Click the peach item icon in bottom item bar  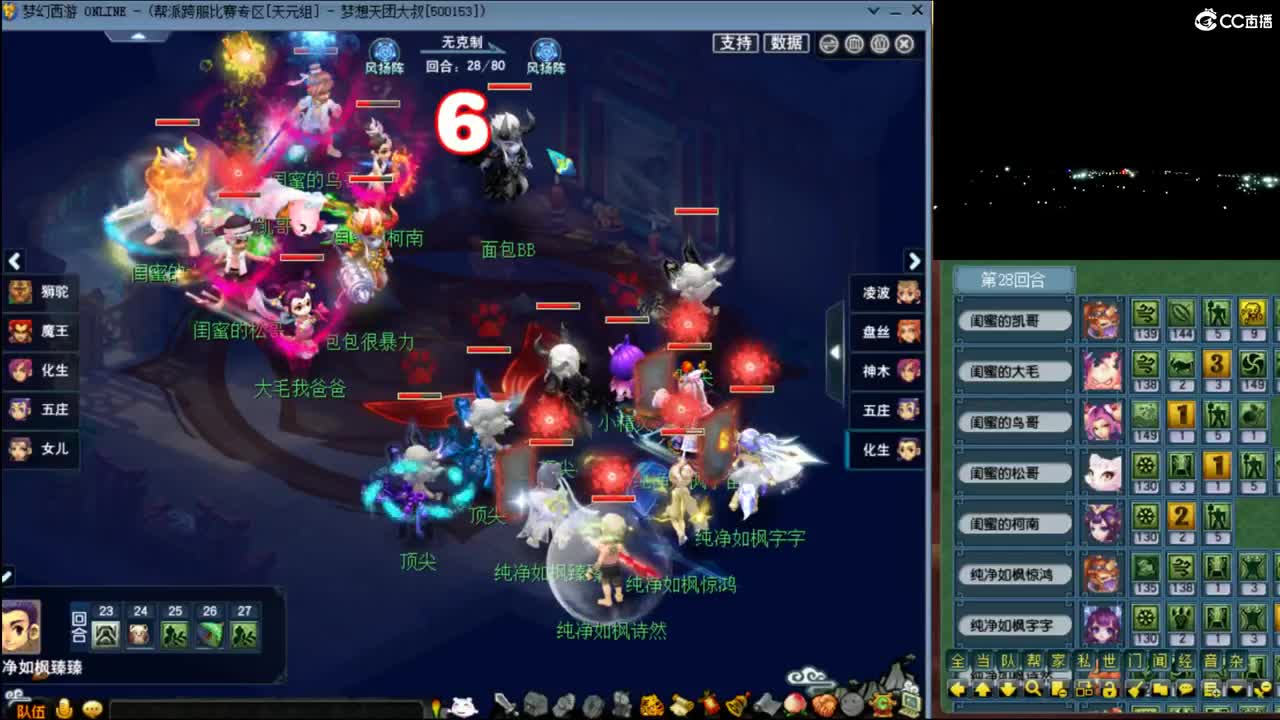792,705
